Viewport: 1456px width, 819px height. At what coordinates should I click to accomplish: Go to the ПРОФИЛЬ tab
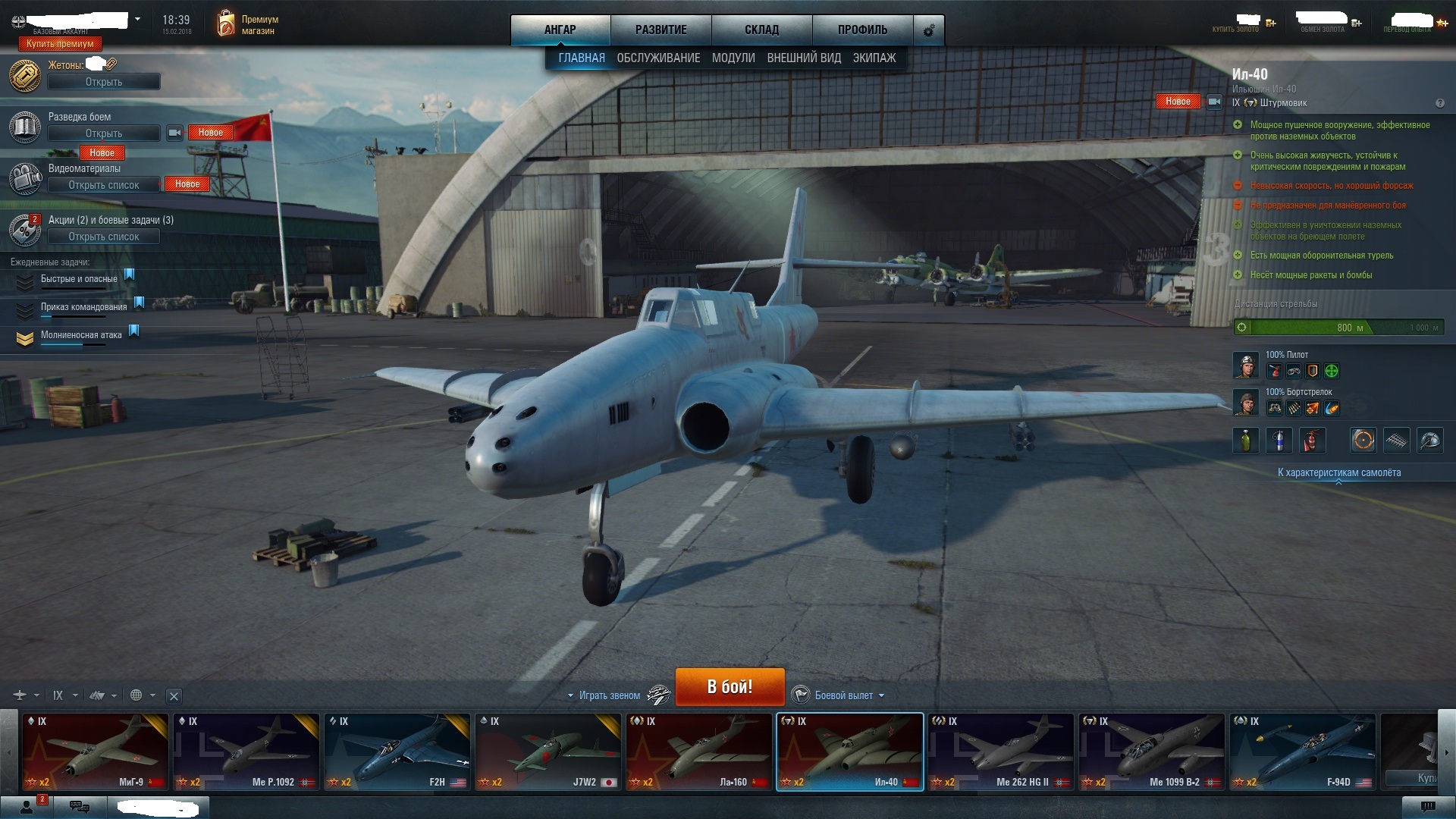862,30
